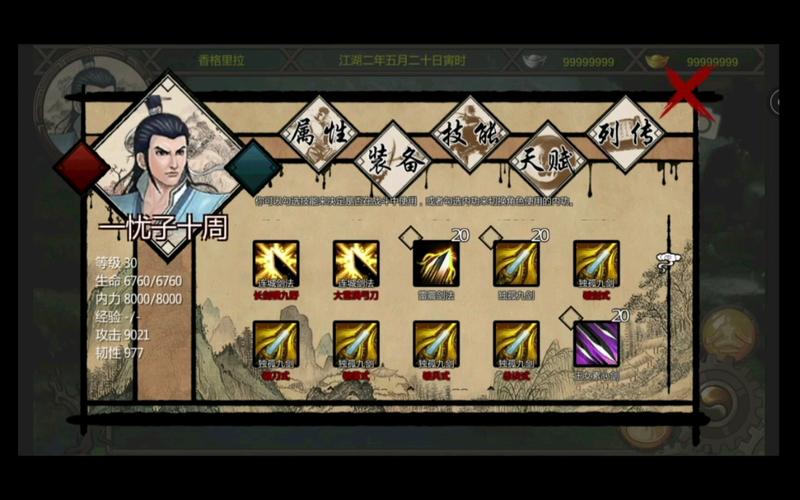Close the character panel with the red X

coord(690,91)
